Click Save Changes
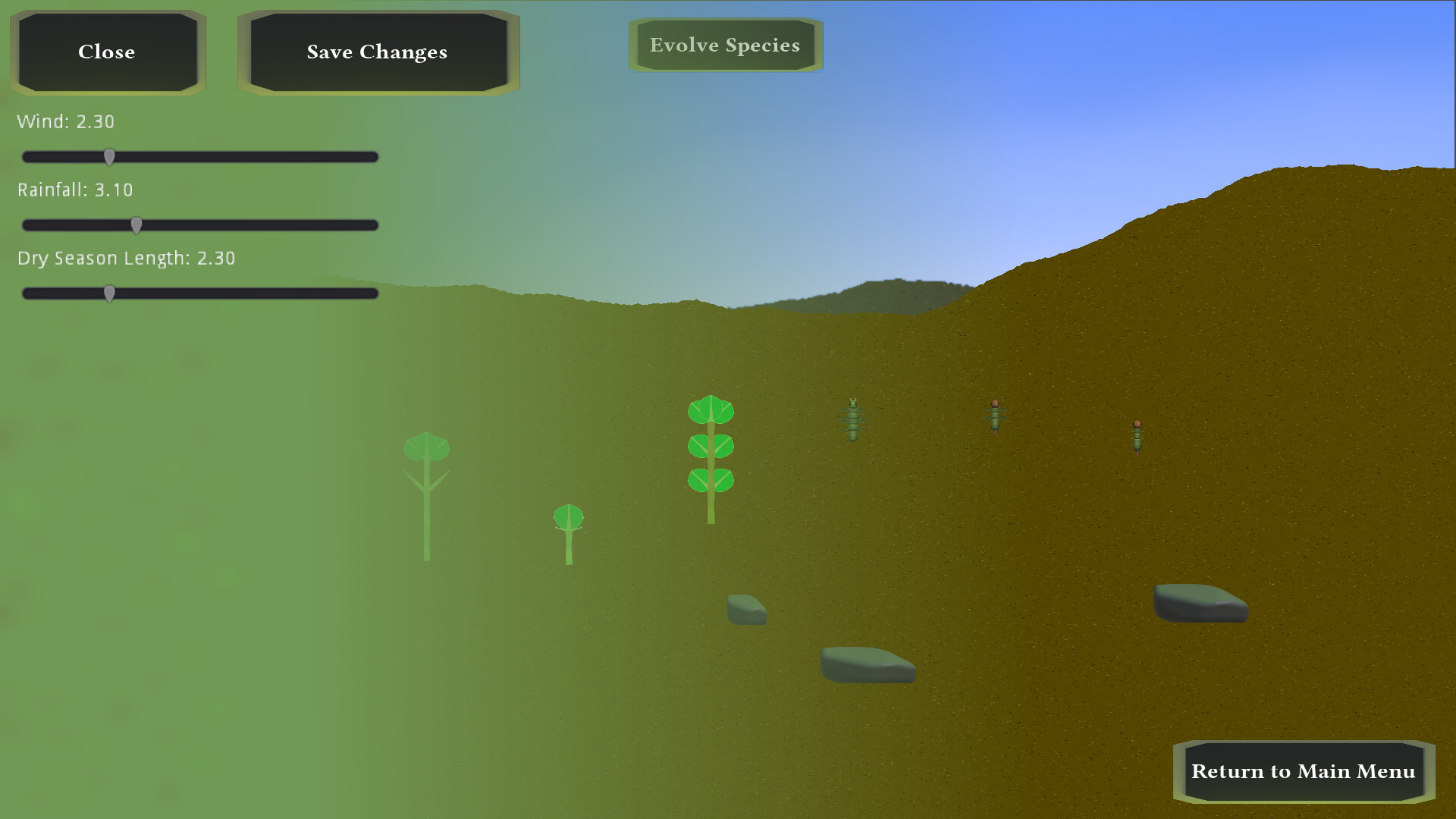 [377, 52]
